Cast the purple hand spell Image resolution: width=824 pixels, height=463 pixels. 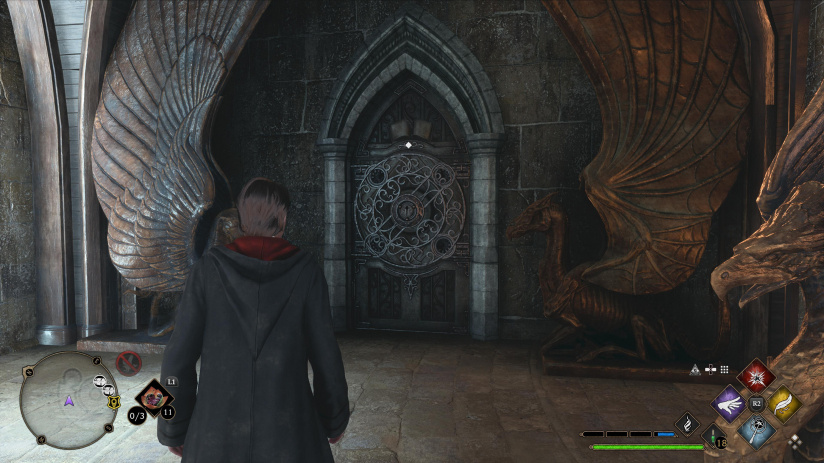click(729, 405)
